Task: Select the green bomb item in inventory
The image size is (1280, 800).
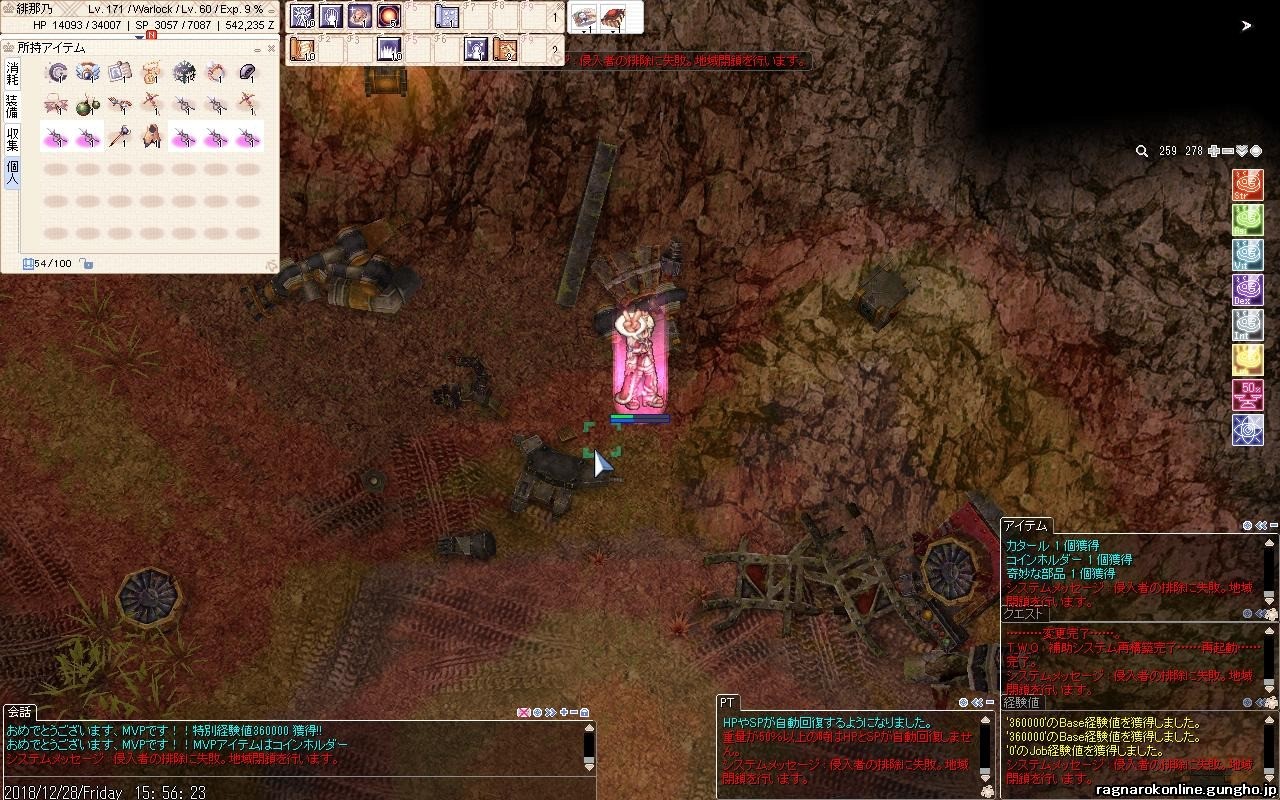Action: click(87, 104)
